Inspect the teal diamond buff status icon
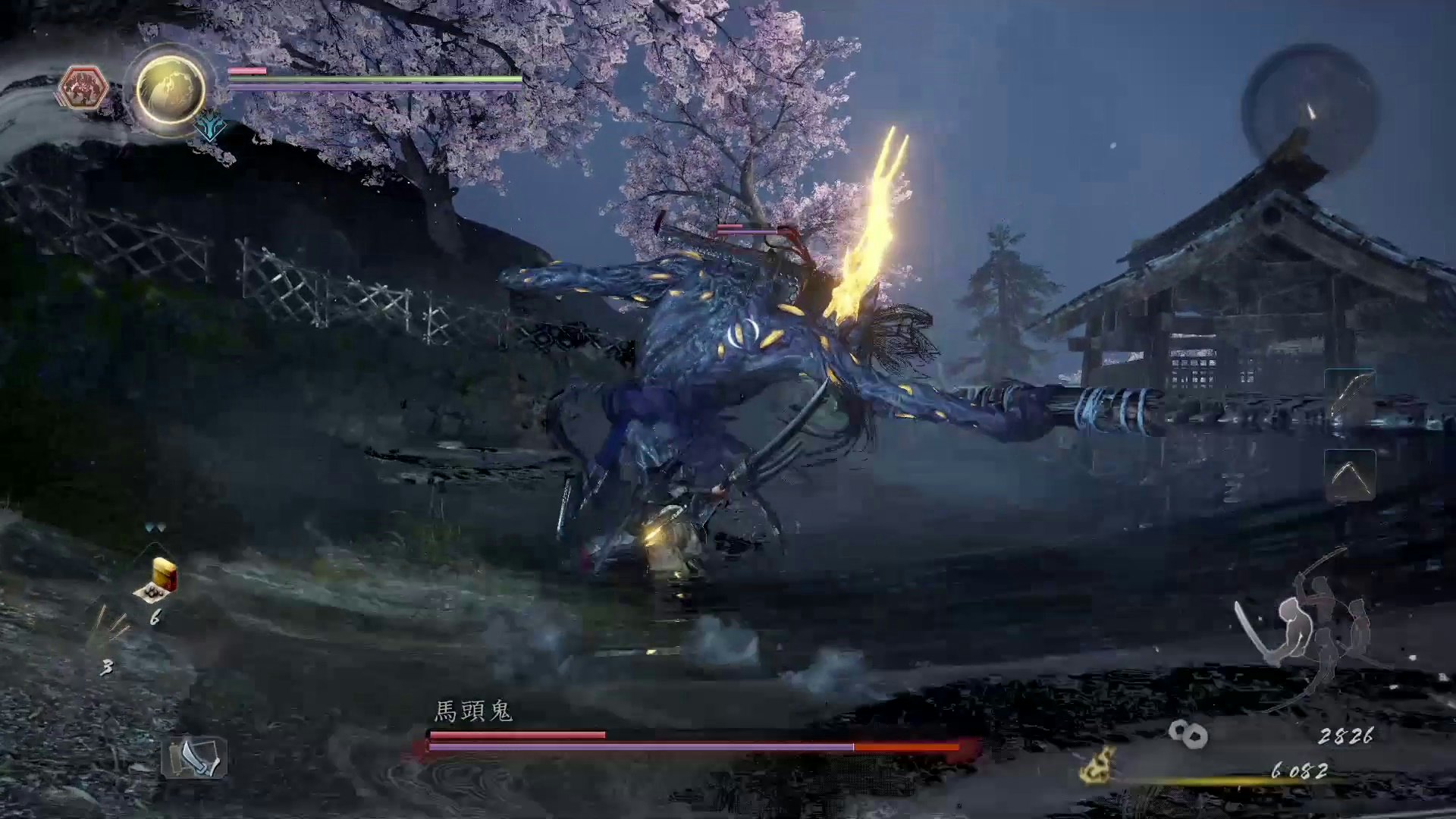This screenshot has width=1456, height=819. 210,127
